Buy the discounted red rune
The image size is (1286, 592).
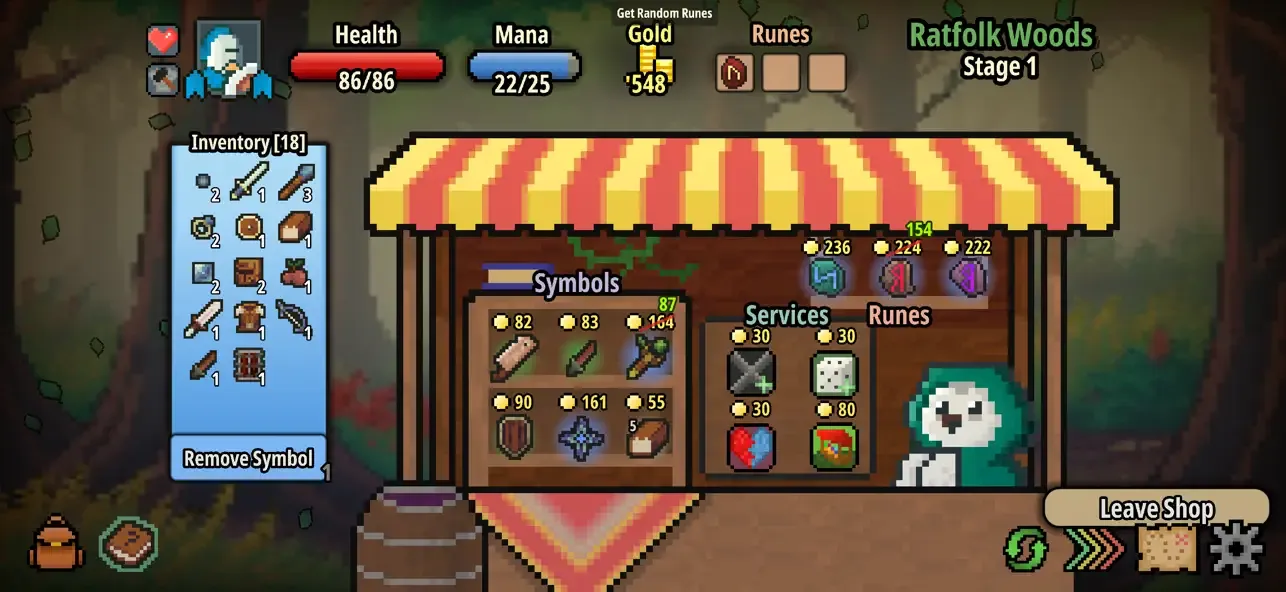pos(897,277)
